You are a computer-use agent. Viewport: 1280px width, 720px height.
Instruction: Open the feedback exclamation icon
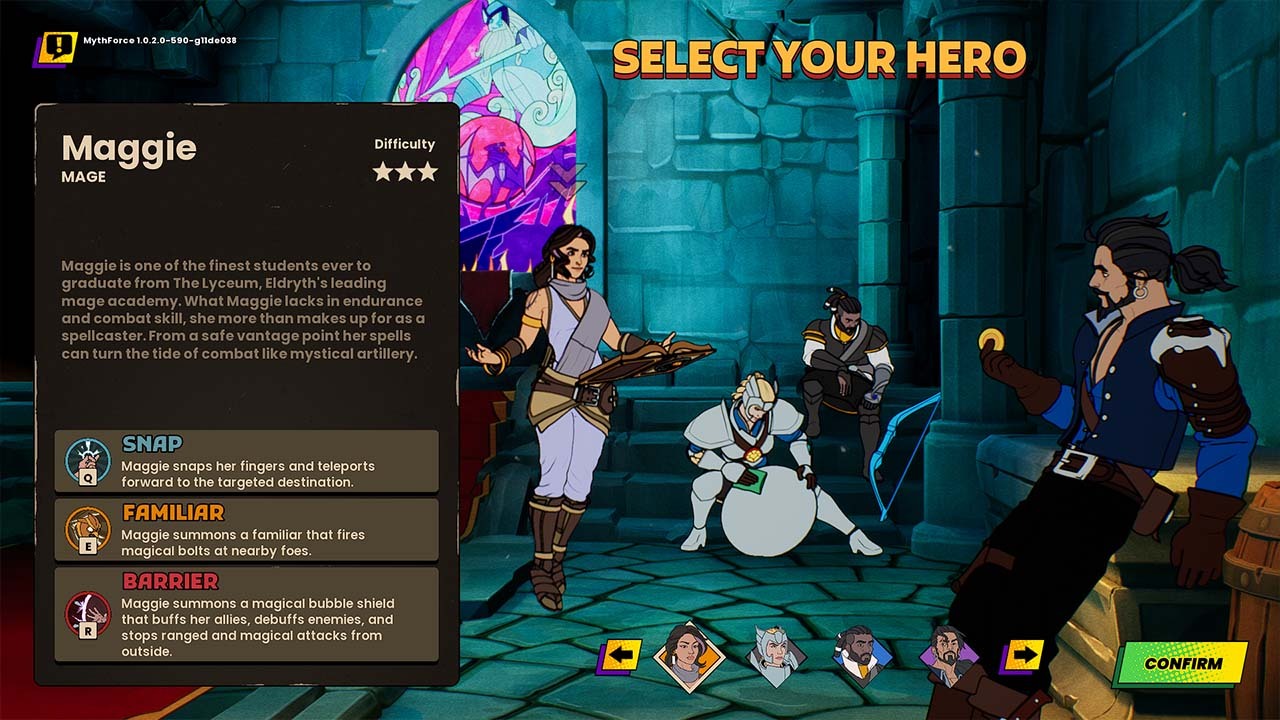[58, 47]
